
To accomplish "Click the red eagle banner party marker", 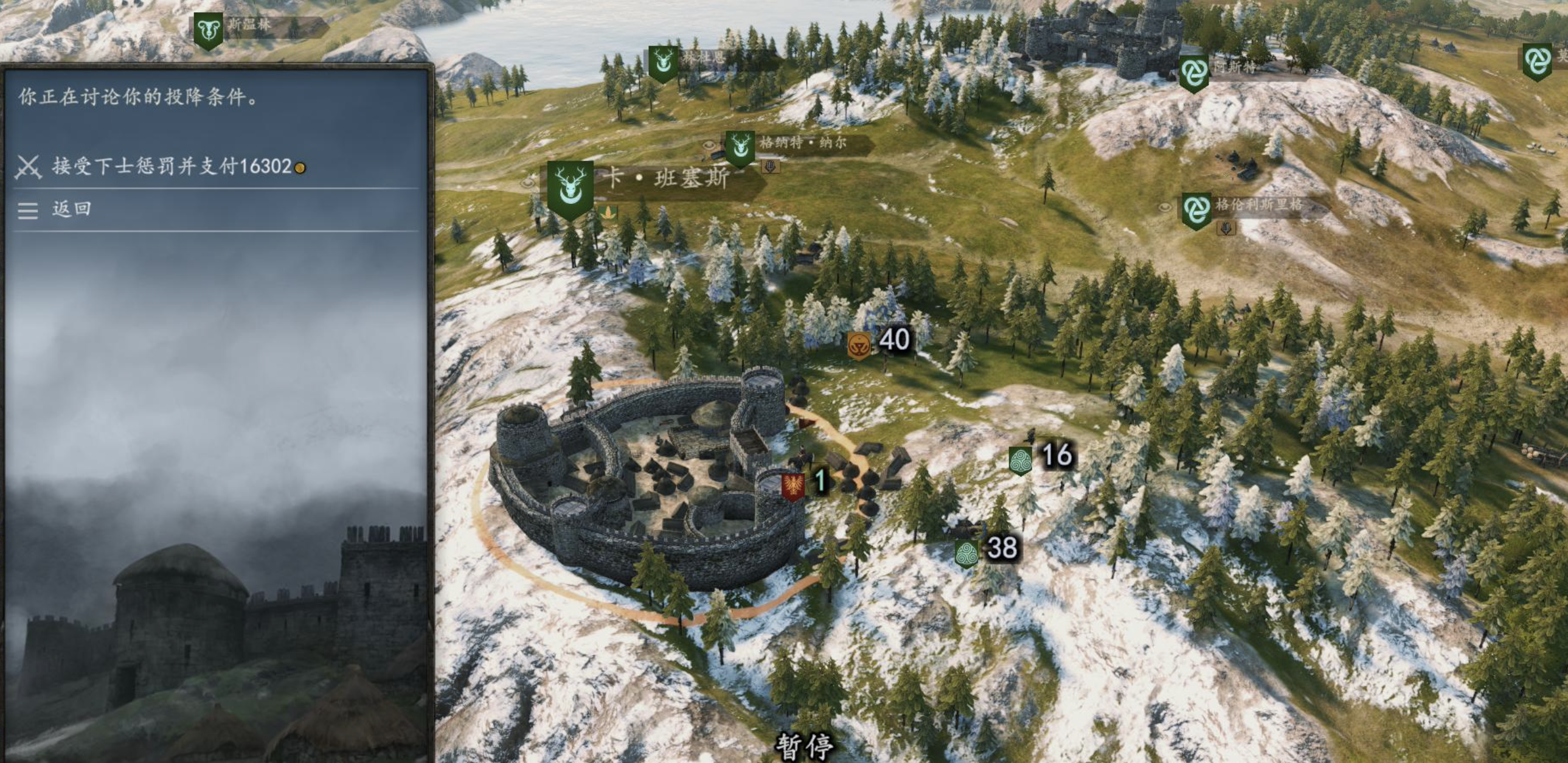I will pyautogui.click(x=793, y=487).
